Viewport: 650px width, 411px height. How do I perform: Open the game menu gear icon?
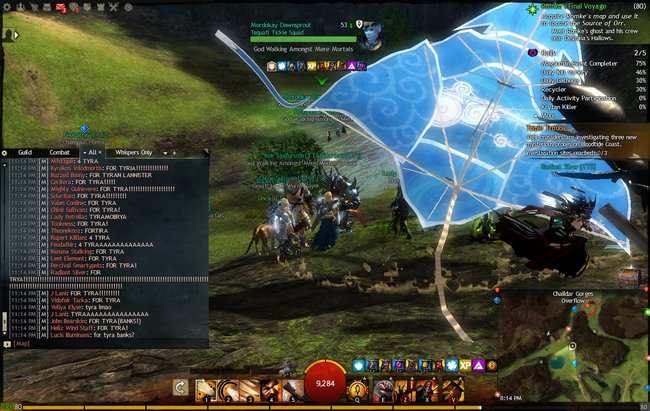click(6, 8)
